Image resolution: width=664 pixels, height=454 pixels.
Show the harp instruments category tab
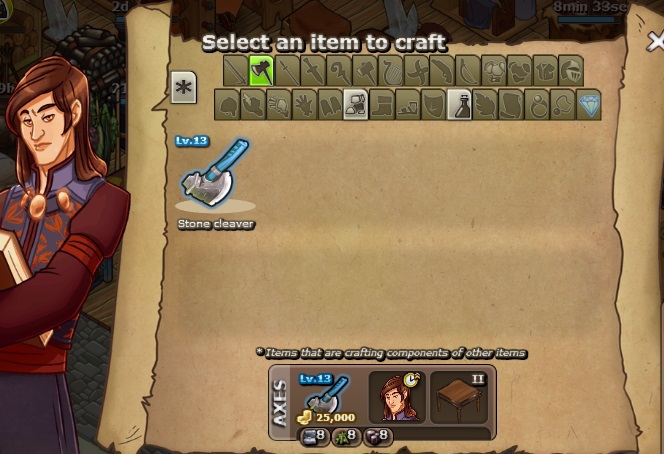pos(391,71)
